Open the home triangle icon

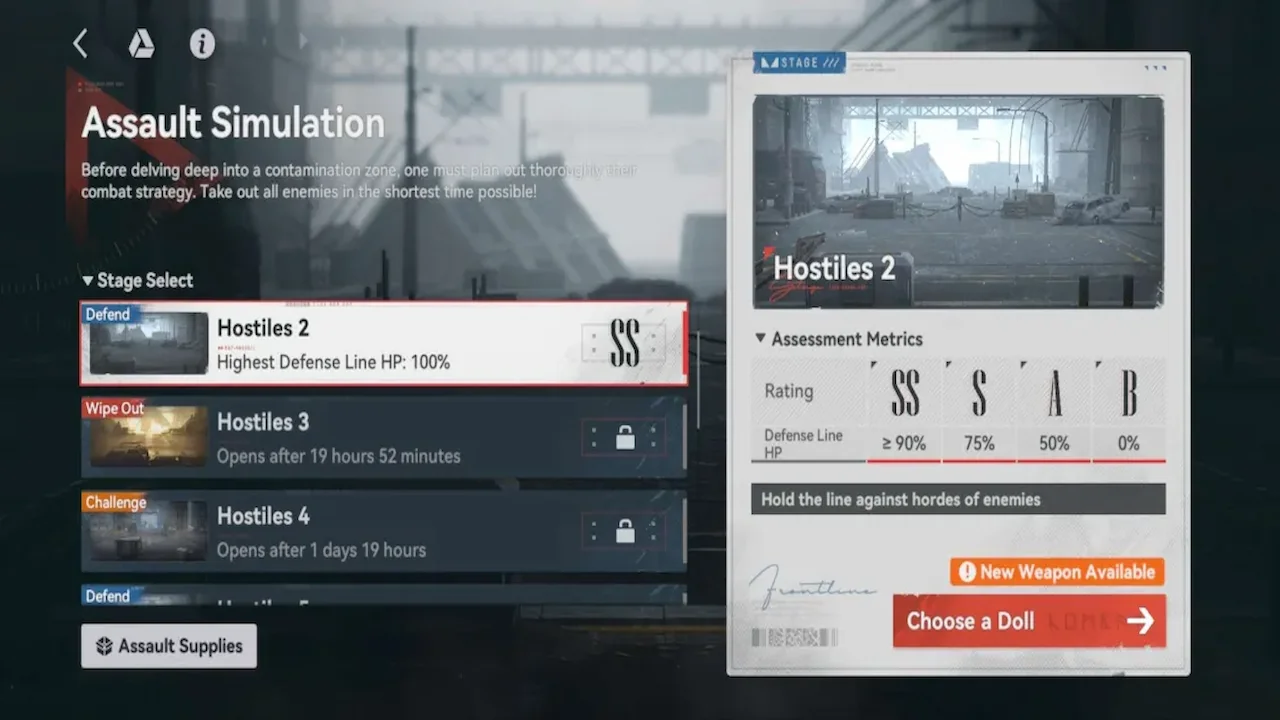click(141, 43)
